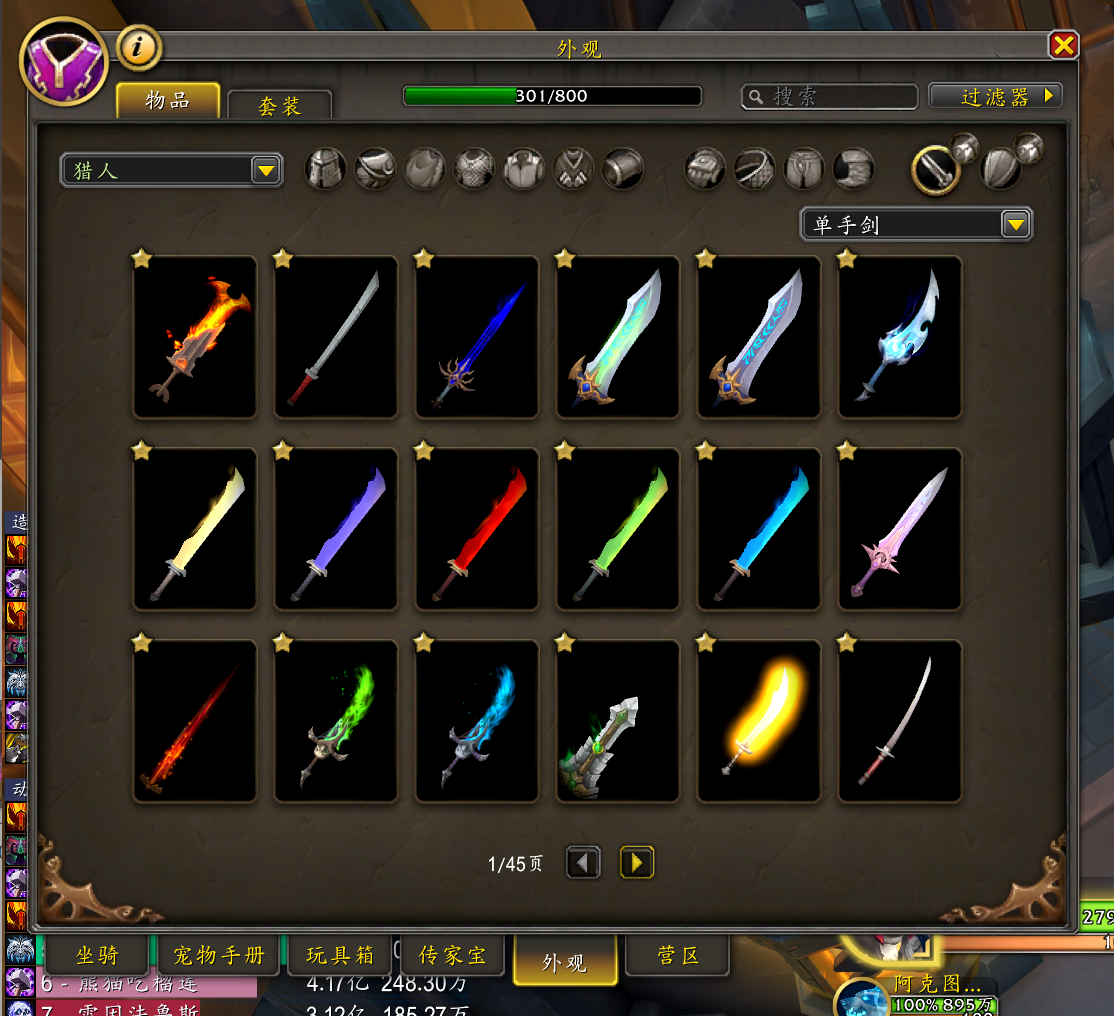Select the 物品 items tab
Image resolution: width=1114 pixels, height=1016 pixels.
(x=168, y=100)
